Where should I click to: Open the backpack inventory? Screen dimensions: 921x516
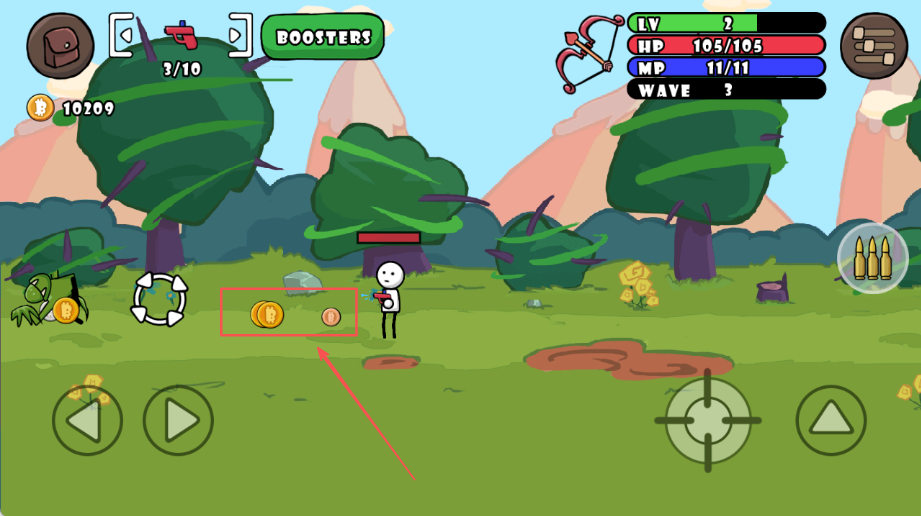pos(60,45)
